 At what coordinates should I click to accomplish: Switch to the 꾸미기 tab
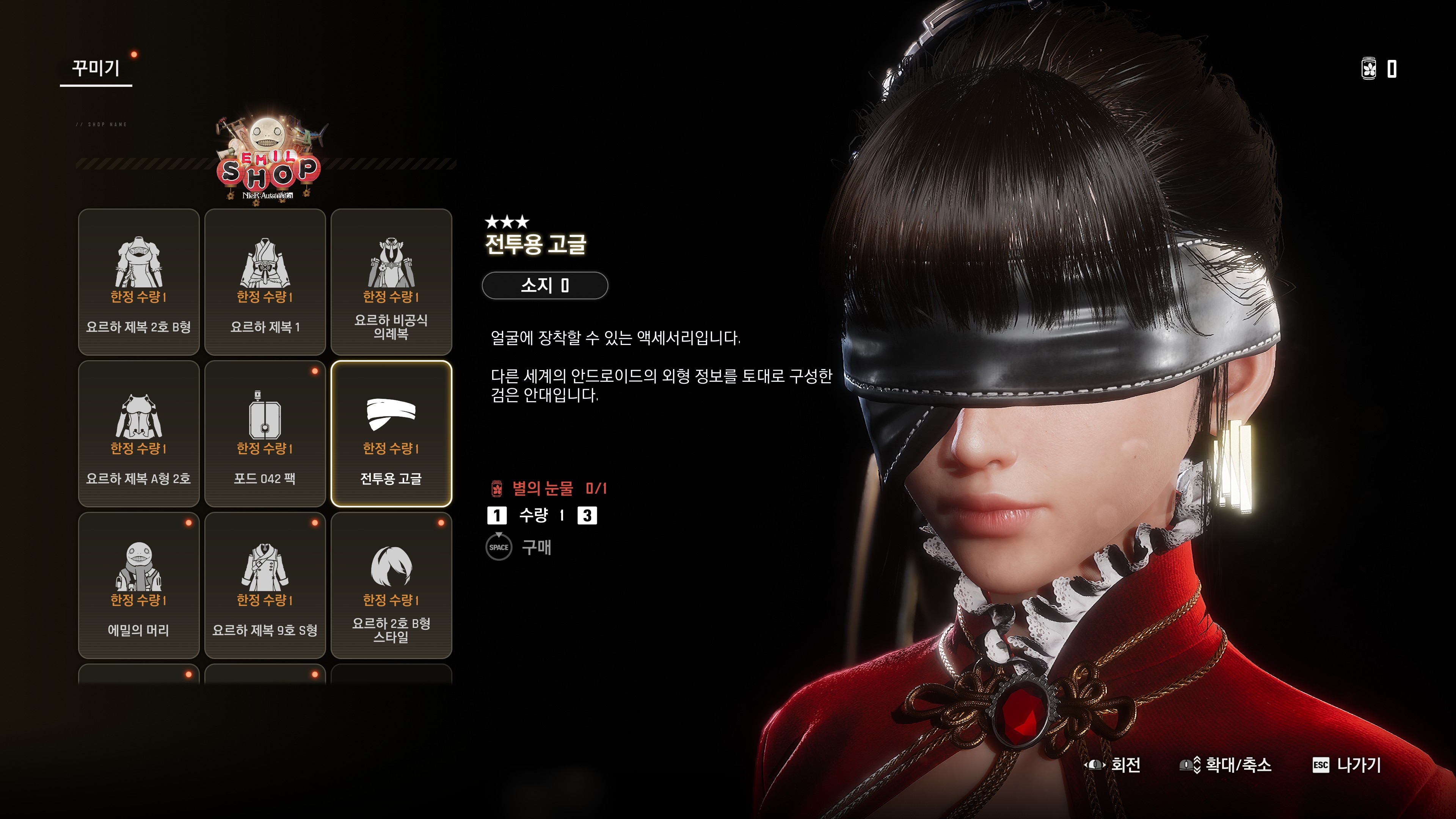96,69
